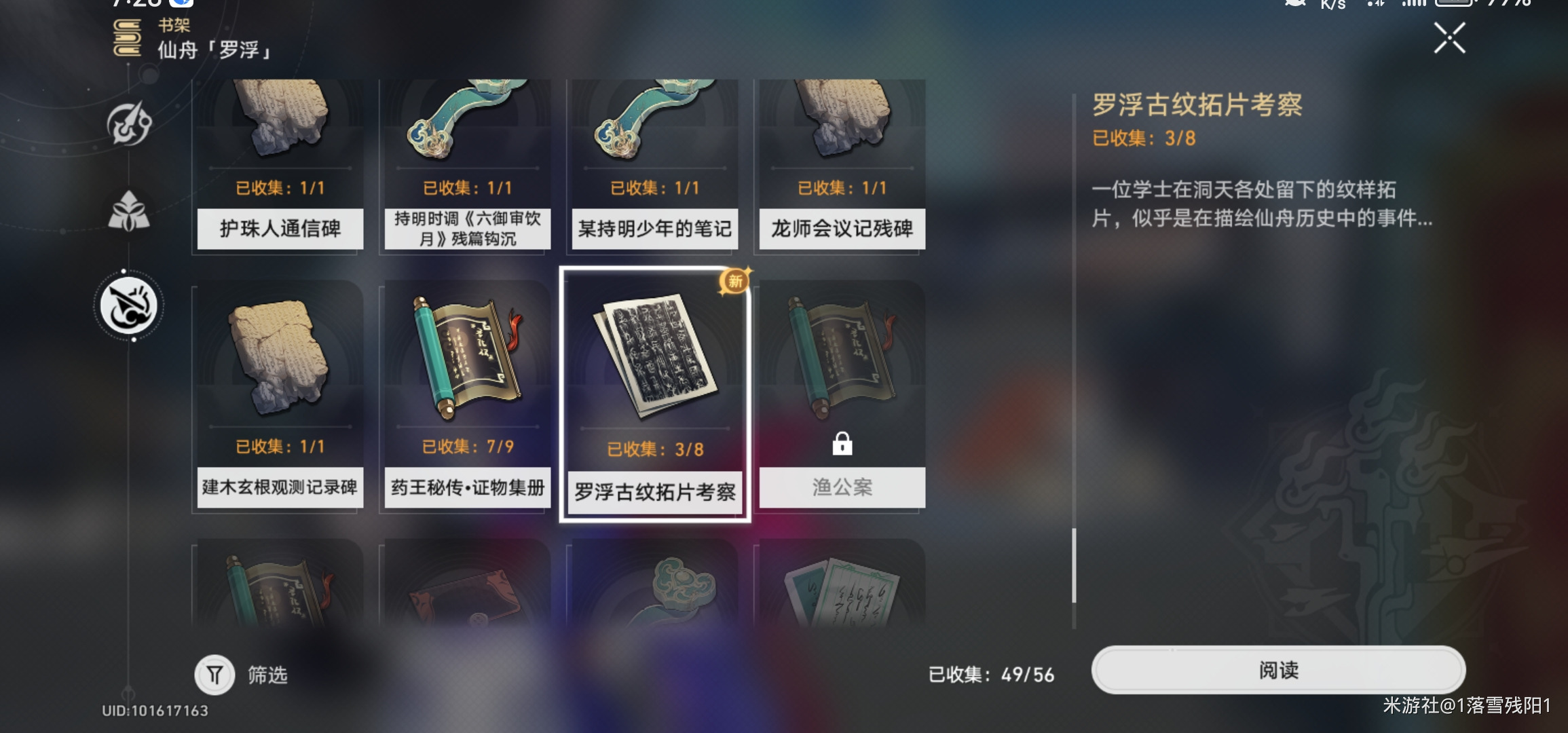Select 某持明少年的笔记
Viewport: 1568px width, 733px height.
[654, 163]
